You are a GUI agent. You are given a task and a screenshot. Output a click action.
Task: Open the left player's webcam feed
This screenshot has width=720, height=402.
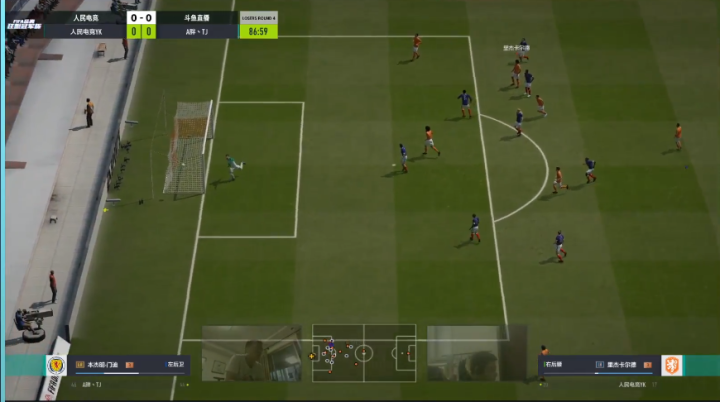(252, 353)
